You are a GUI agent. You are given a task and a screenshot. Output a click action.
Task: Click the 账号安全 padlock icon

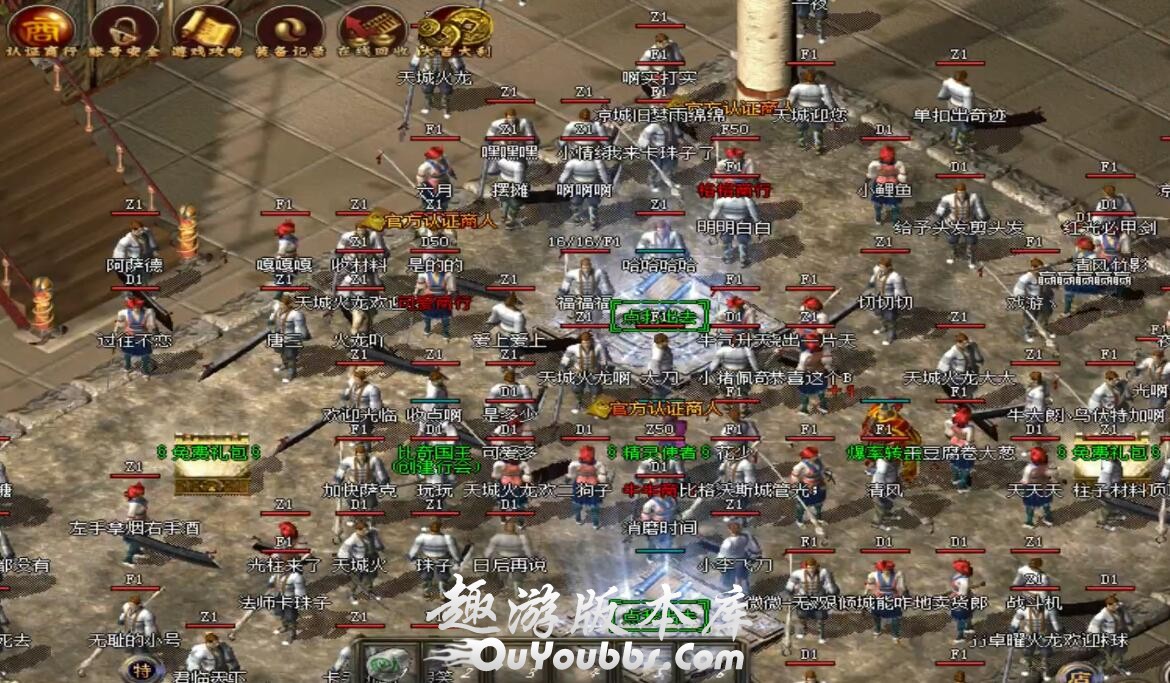coord(123,28)
